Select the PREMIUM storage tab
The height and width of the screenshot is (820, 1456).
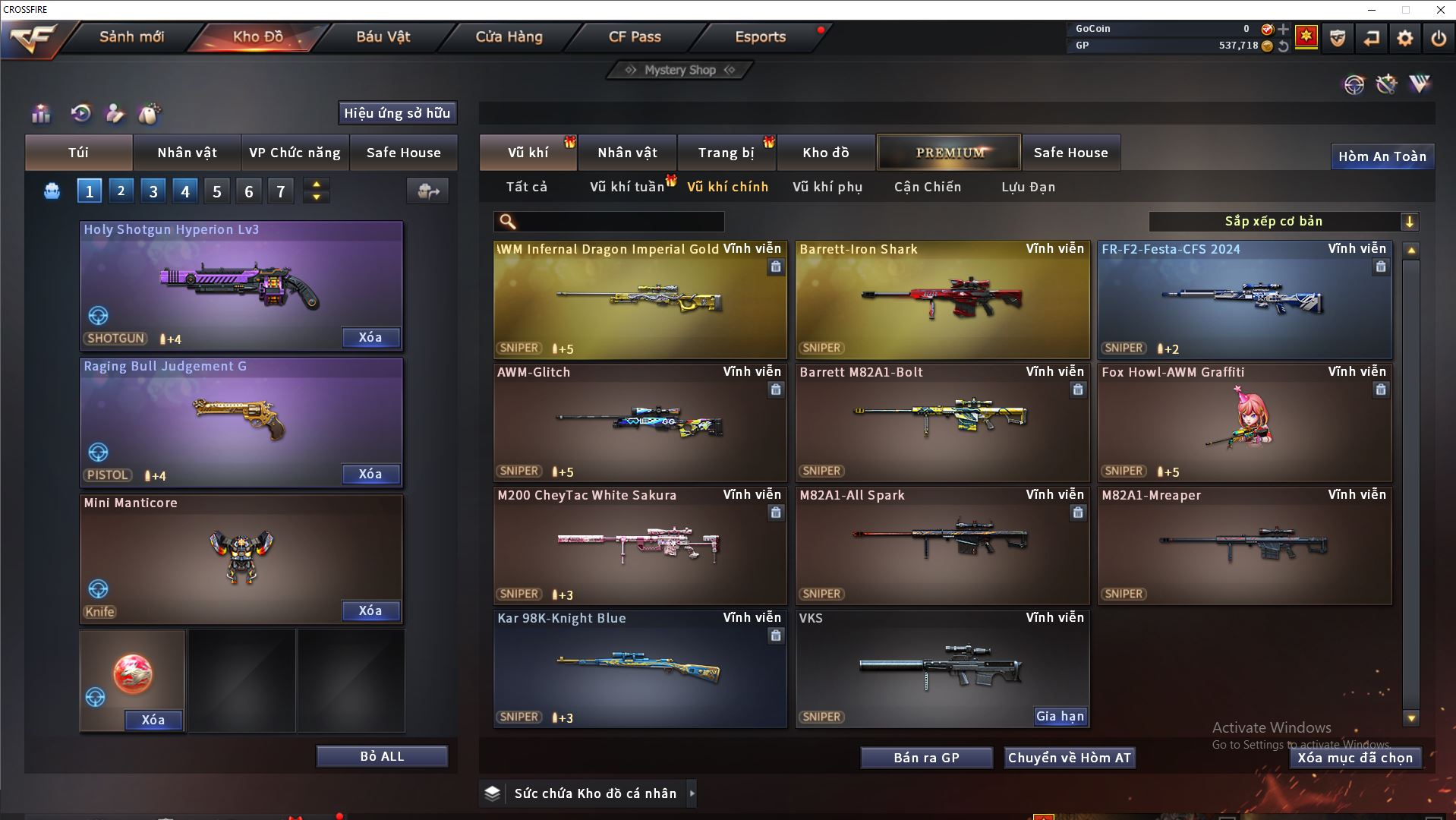(x=950, y=153)
